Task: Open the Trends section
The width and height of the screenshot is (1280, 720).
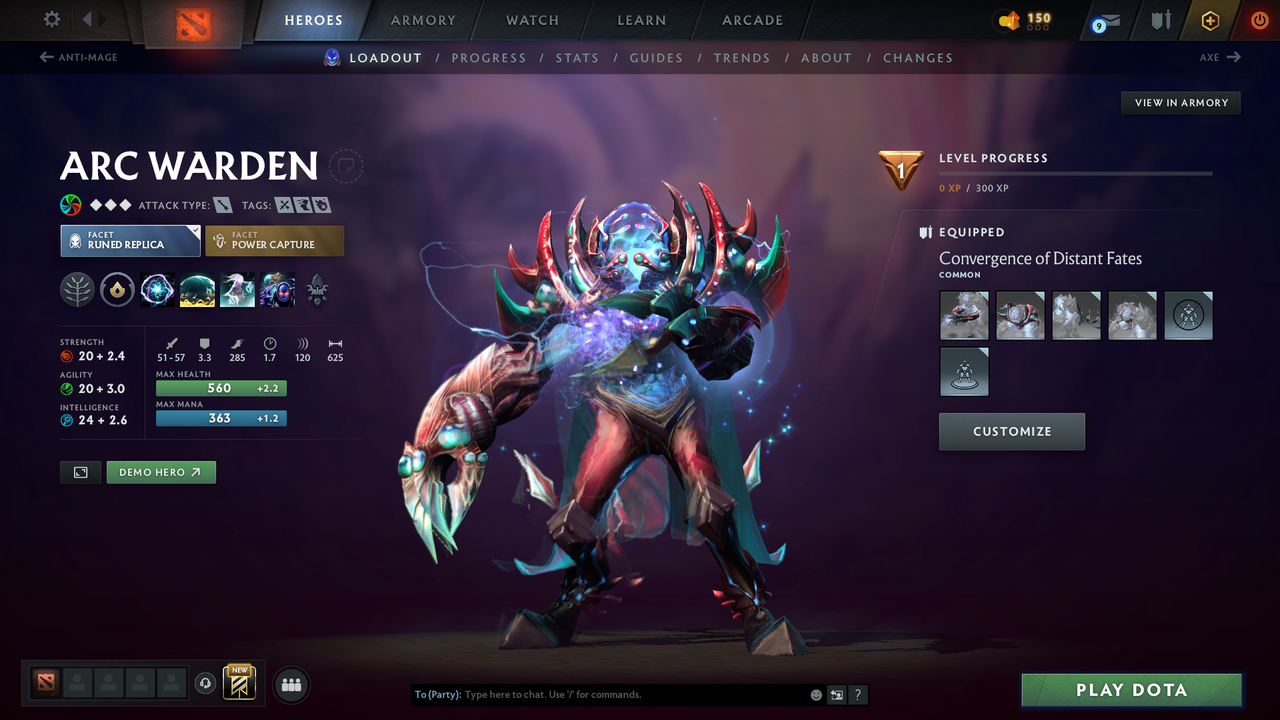Action: click(742, 57)
